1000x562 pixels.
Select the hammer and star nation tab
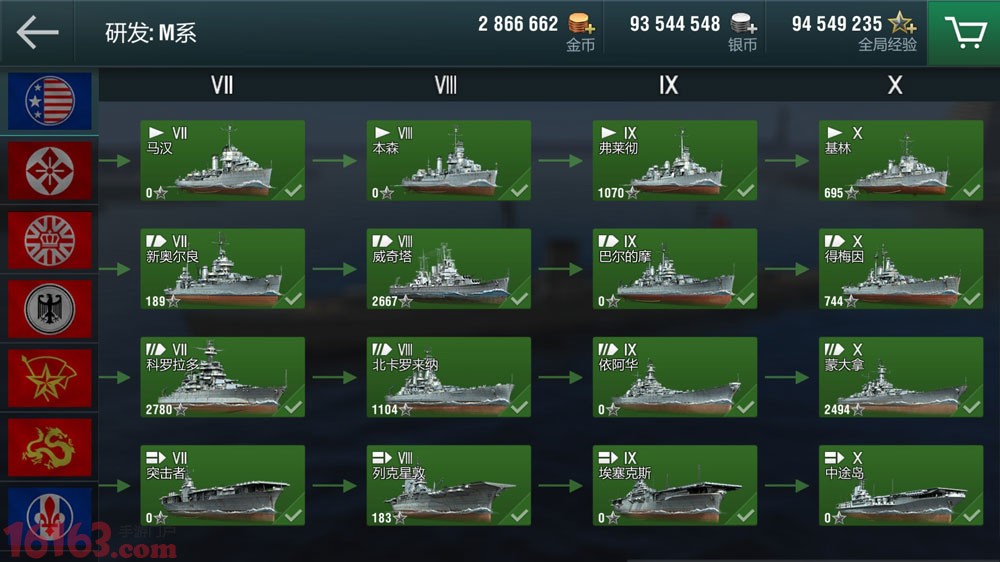coord(50,378)
